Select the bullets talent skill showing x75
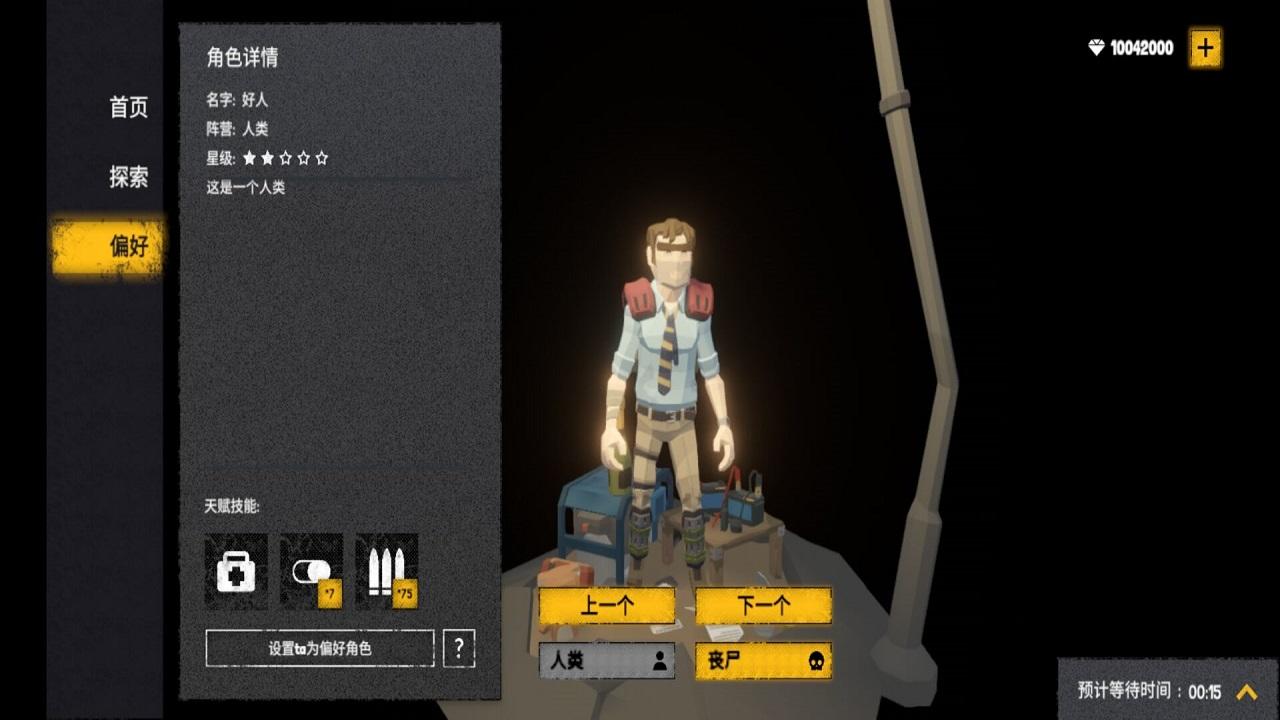This screenshot has width=1280, height=720. click(x=387, y=570)
